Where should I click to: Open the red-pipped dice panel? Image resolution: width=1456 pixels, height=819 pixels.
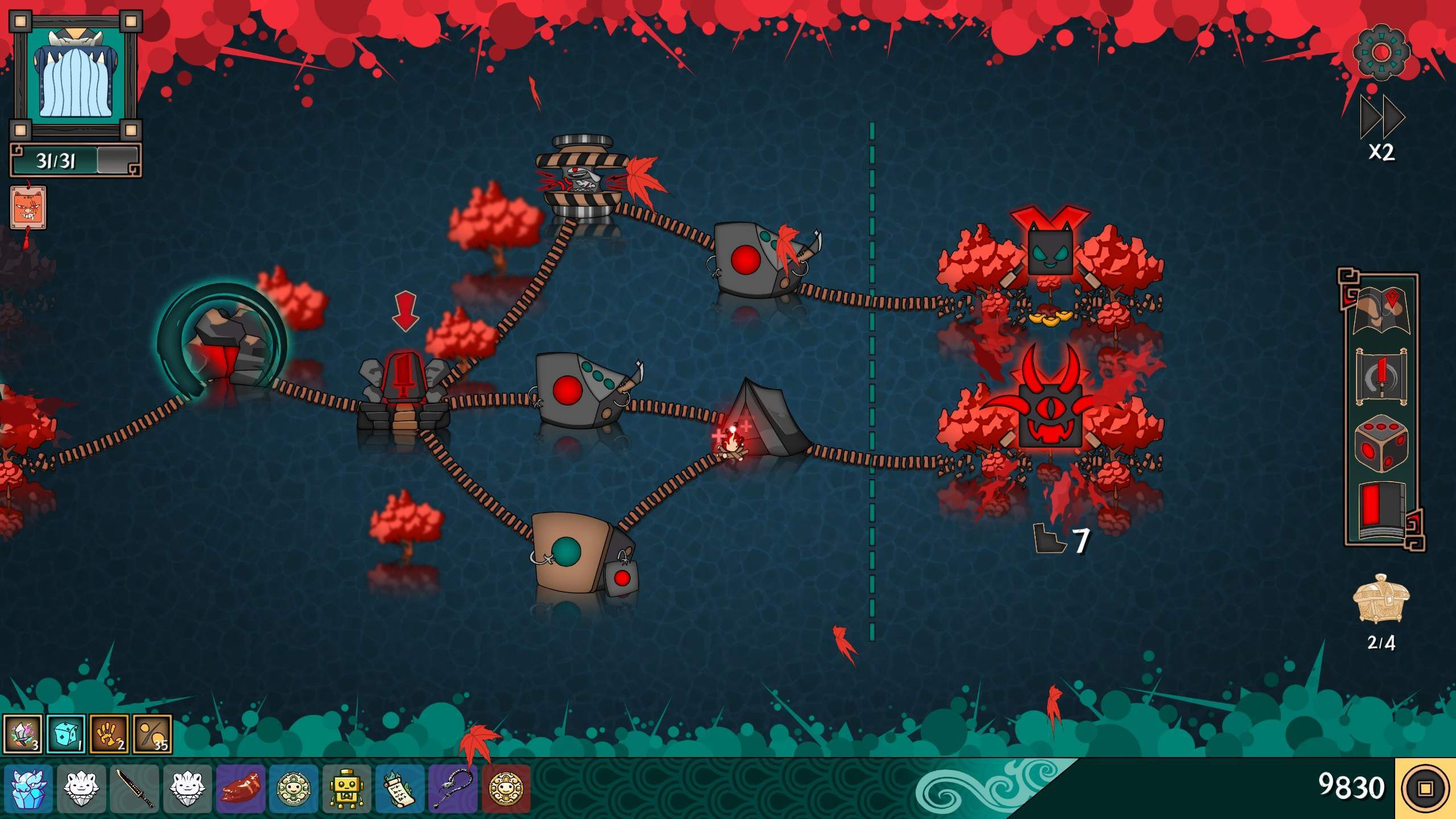coord(1381,443)
